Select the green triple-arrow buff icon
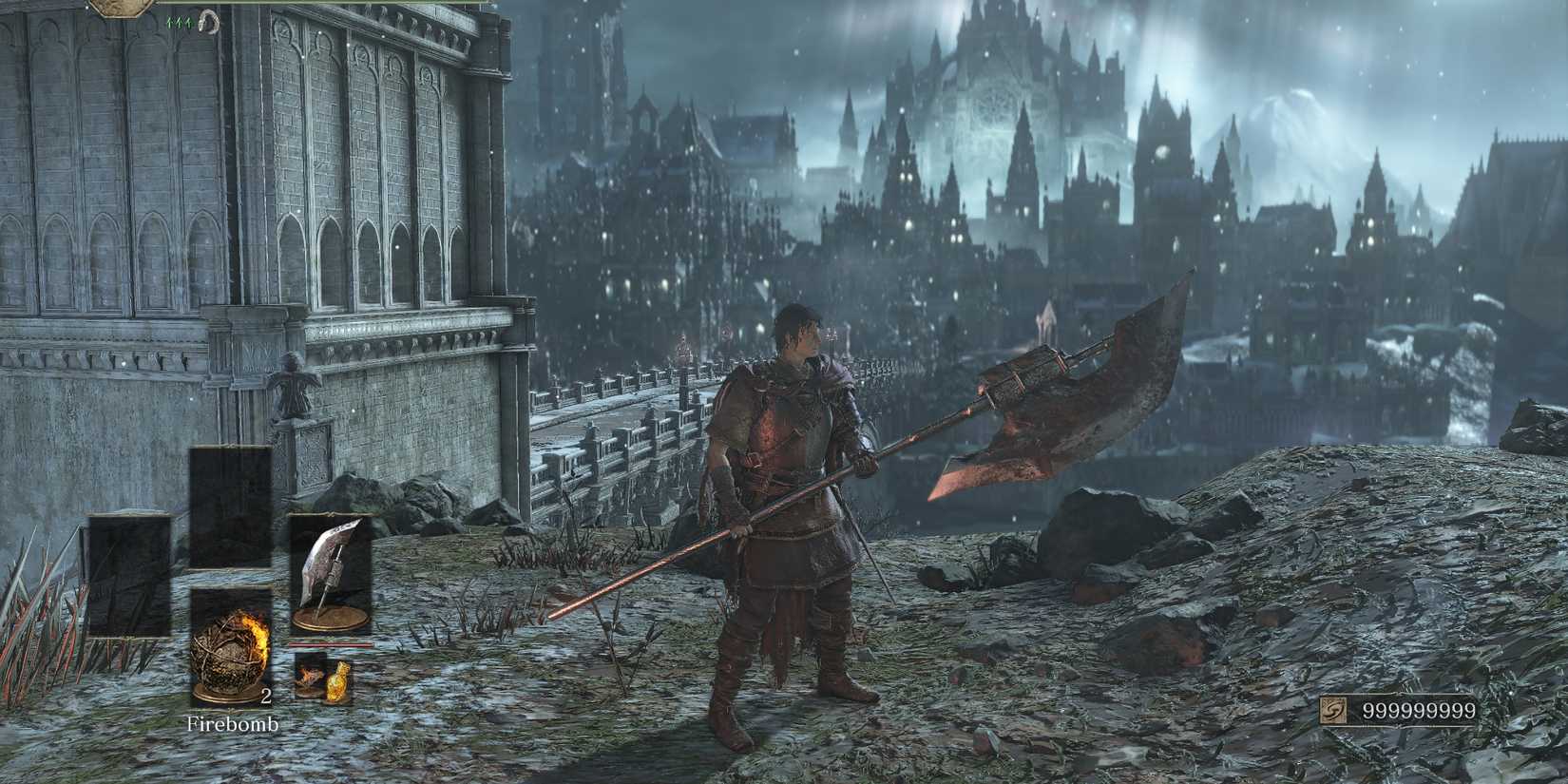Image resolution: width=1568 pixels, height=784 pixels. pyautogui.click(x=179, y=22)
